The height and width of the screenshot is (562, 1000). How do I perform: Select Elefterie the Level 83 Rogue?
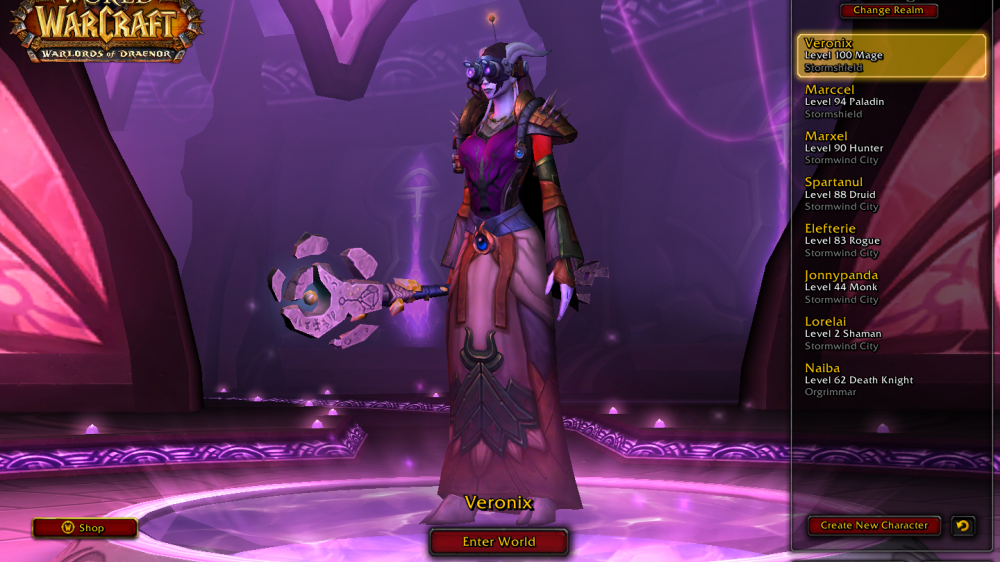(892, 240)
